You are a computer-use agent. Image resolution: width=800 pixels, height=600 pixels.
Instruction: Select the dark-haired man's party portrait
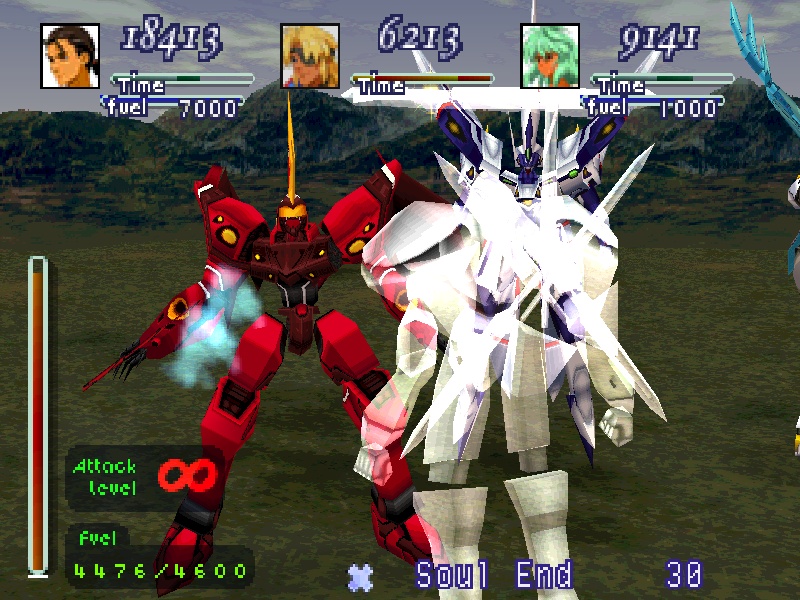(x=70, y=54)
